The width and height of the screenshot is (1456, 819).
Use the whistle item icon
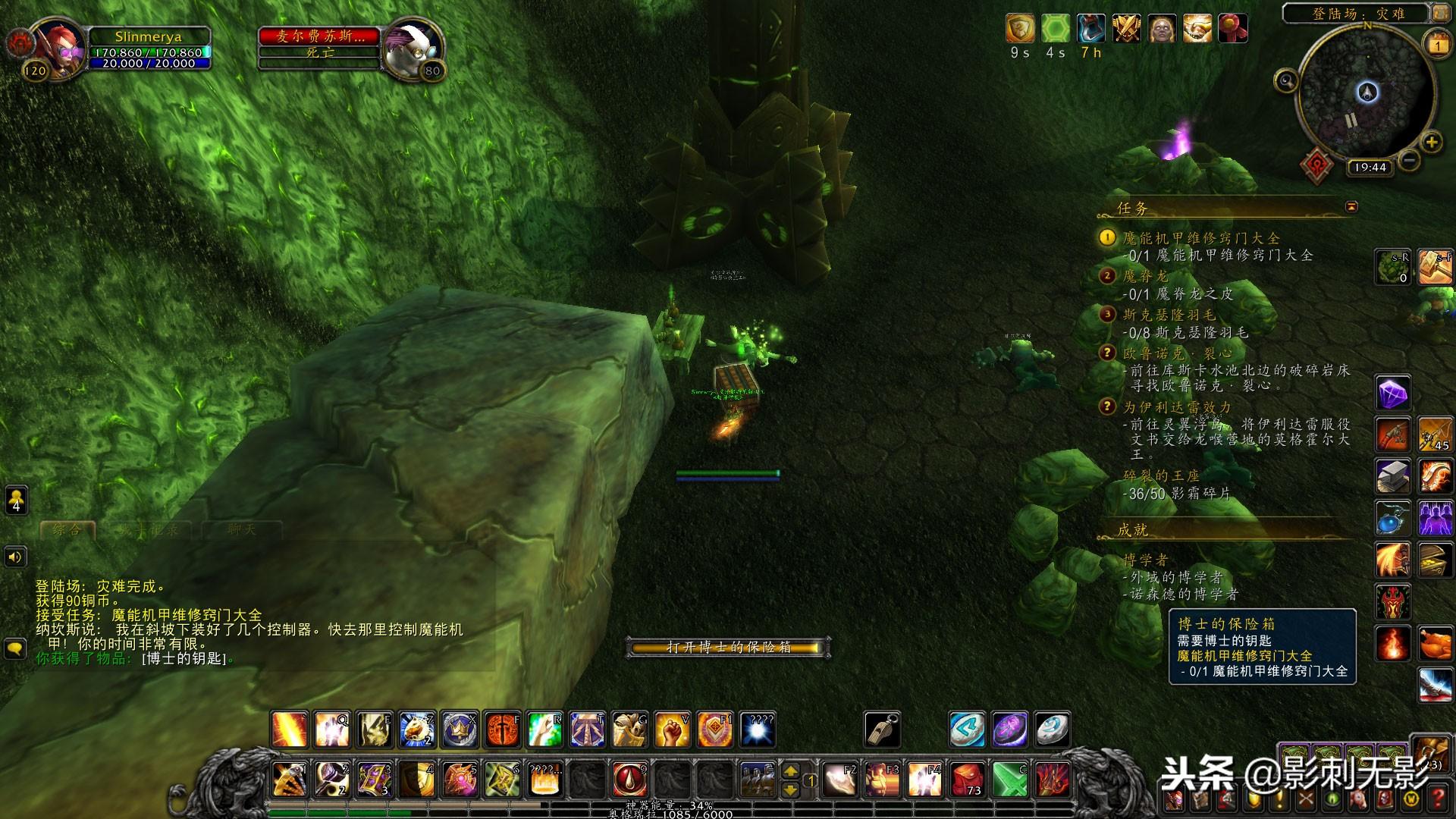click(882, 730)
